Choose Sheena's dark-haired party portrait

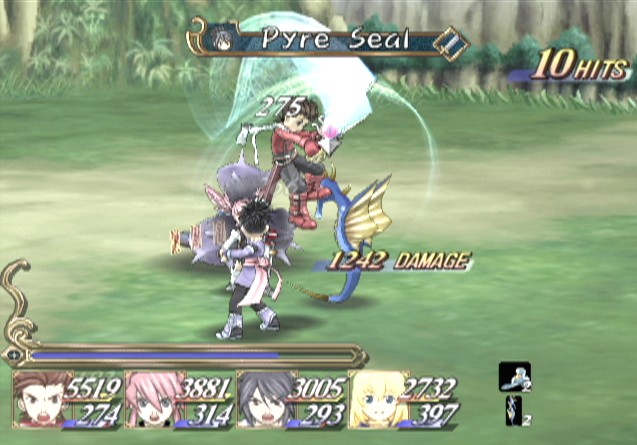263,402
